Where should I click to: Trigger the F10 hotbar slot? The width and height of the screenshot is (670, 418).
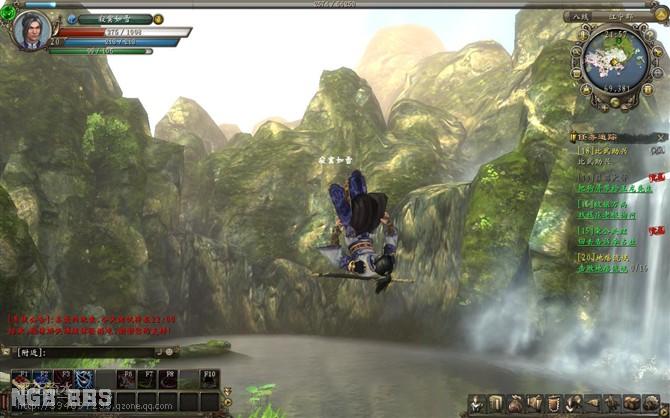point(210,379)
